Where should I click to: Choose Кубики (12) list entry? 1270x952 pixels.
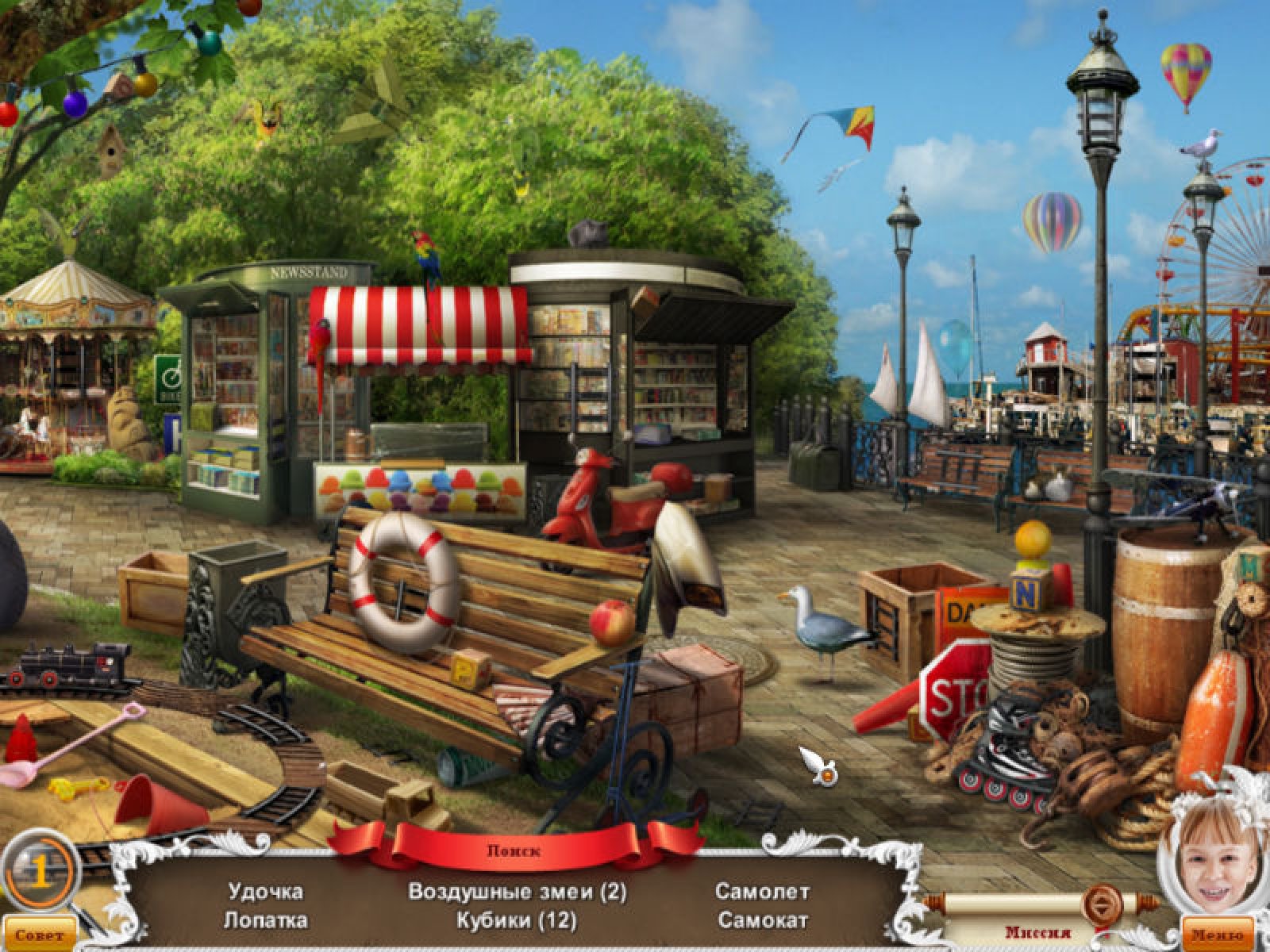[x=517, y=920]
